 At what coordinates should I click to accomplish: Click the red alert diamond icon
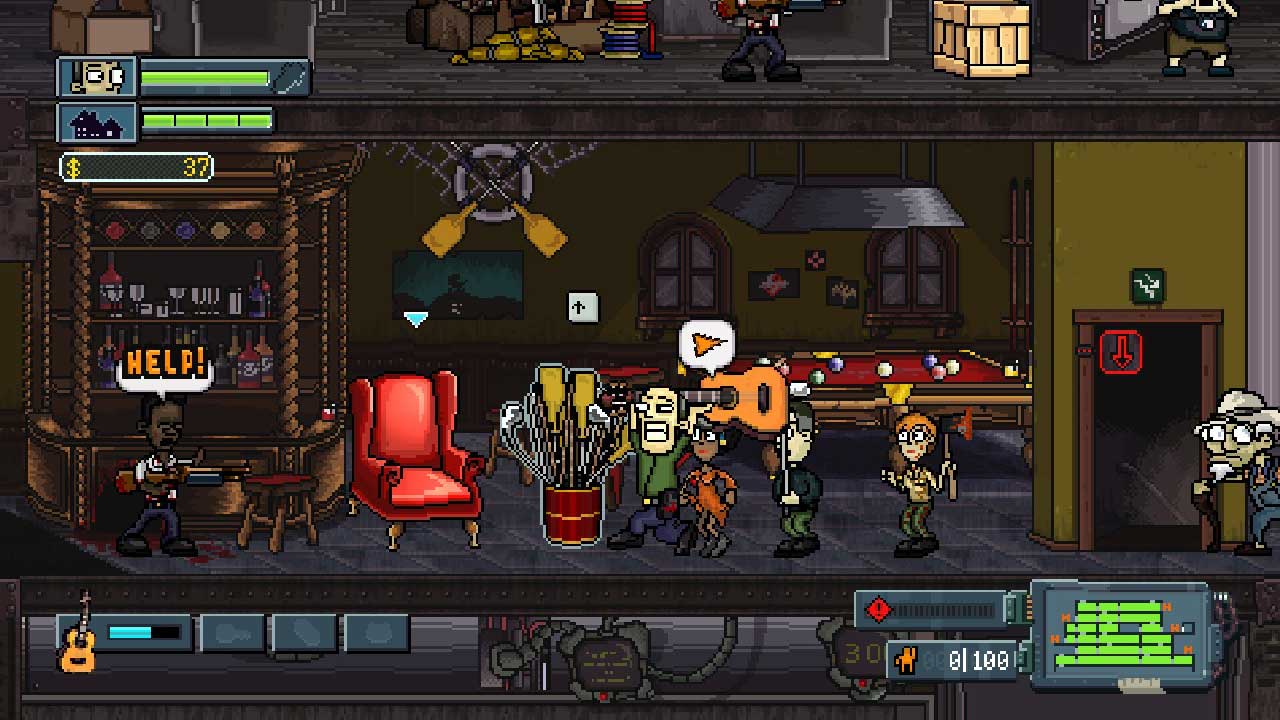[878, 608]
